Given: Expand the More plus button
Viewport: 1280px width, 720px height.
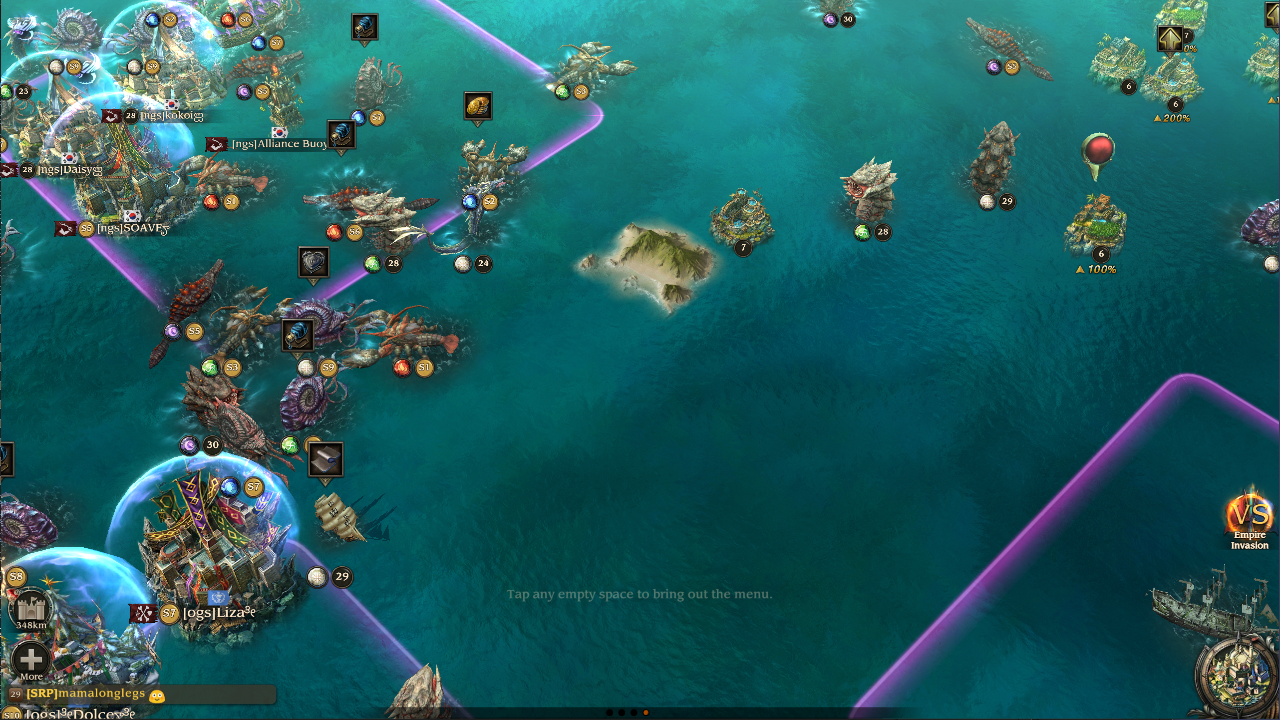Looking at the screenshot, I should coord(31,660).
